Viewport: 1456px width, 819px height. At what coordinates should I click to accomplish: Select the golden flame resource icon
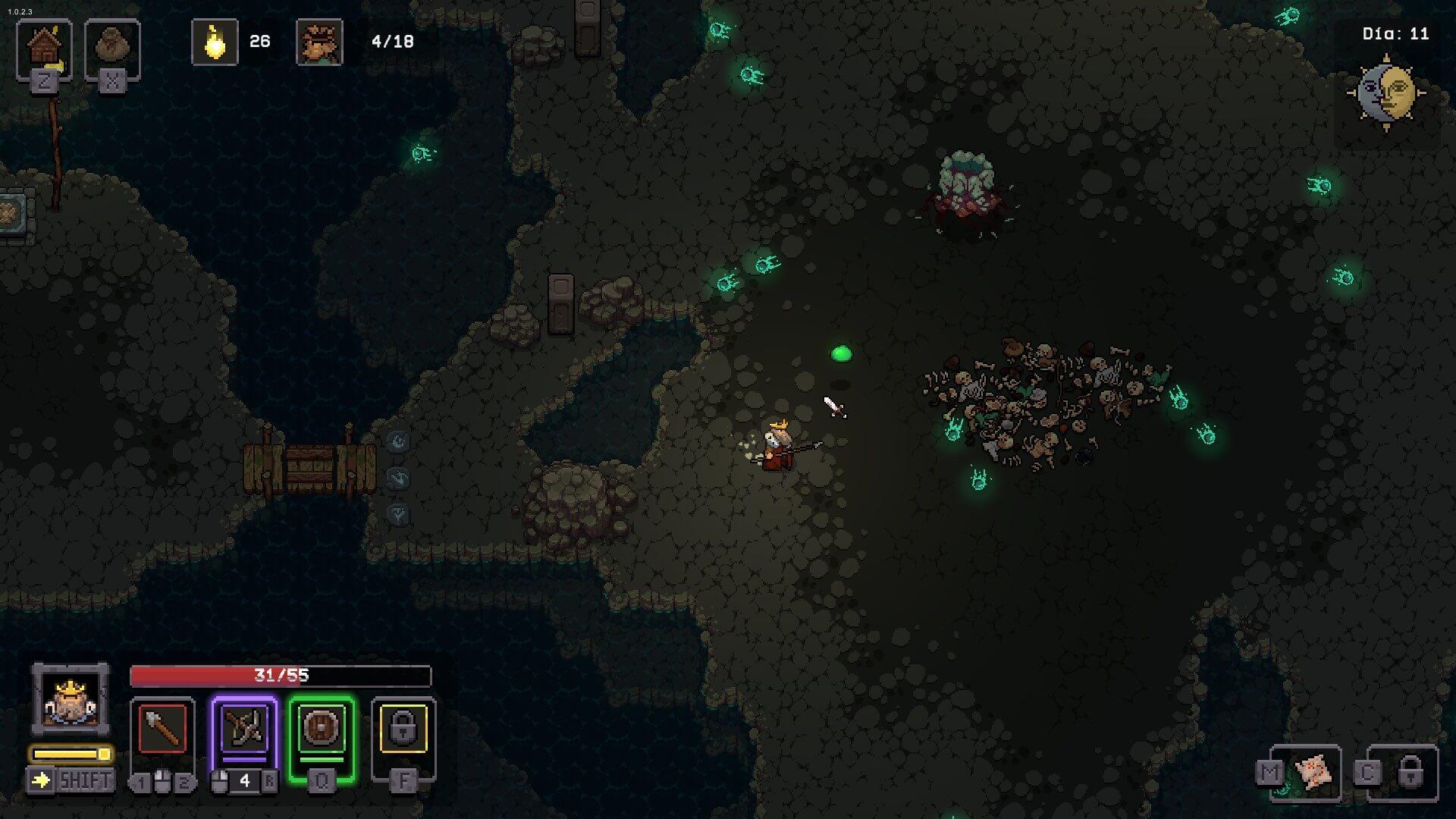point(215,42)
